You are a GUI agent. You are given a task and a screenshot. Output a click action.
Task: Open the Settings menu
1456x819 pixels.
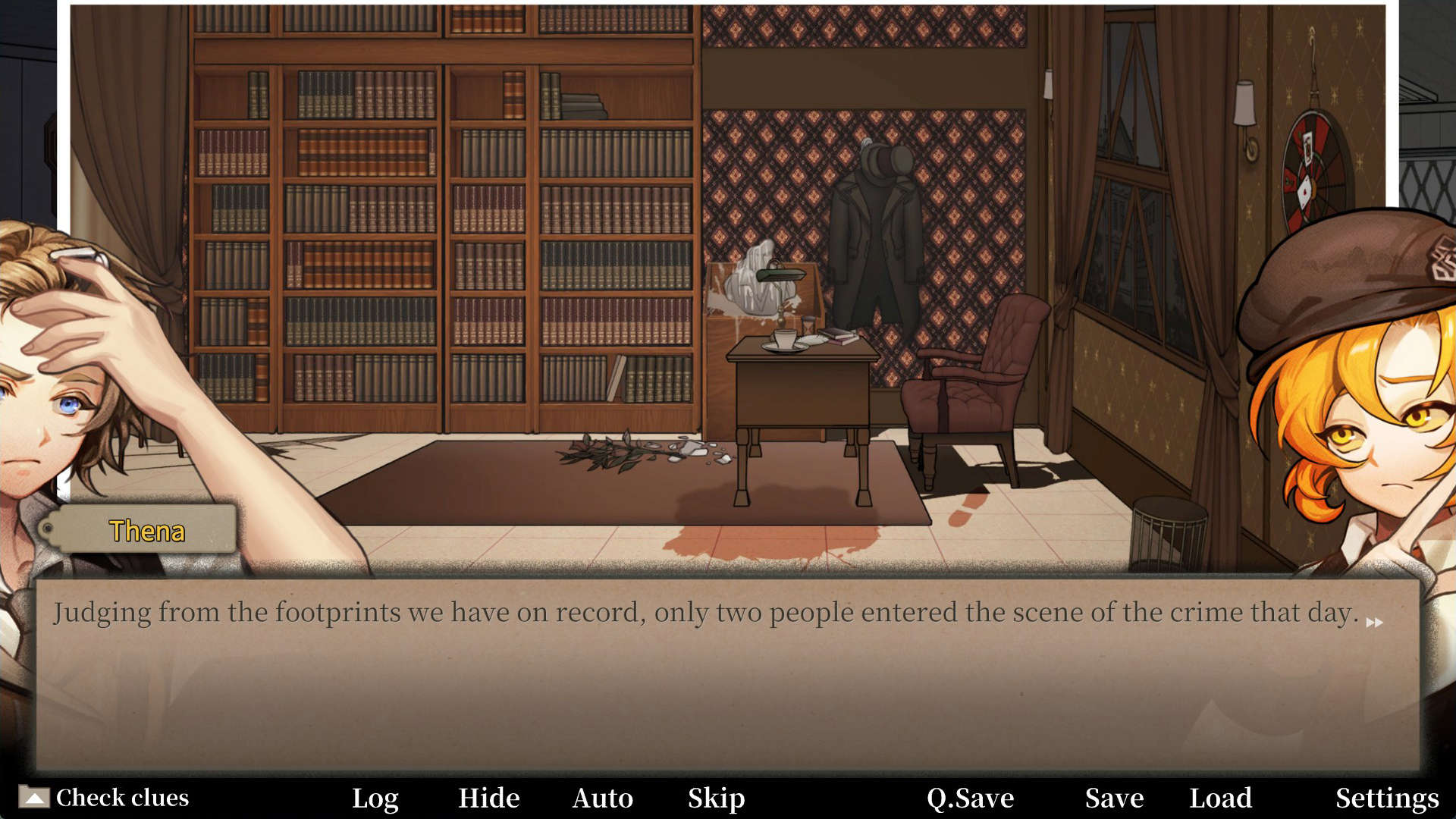(1387, 798)
